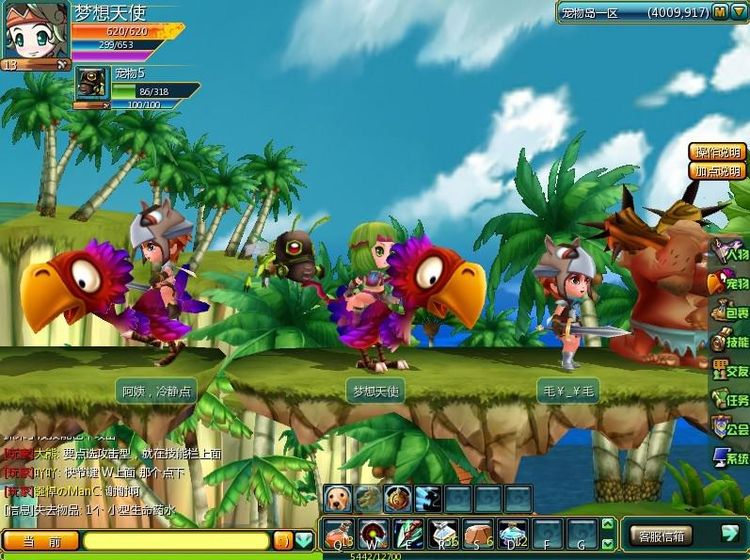The width and height of the screenshot is (750, 560).
Task: Click the 加点说明 stat points guide button
Action: coord(718,171)
